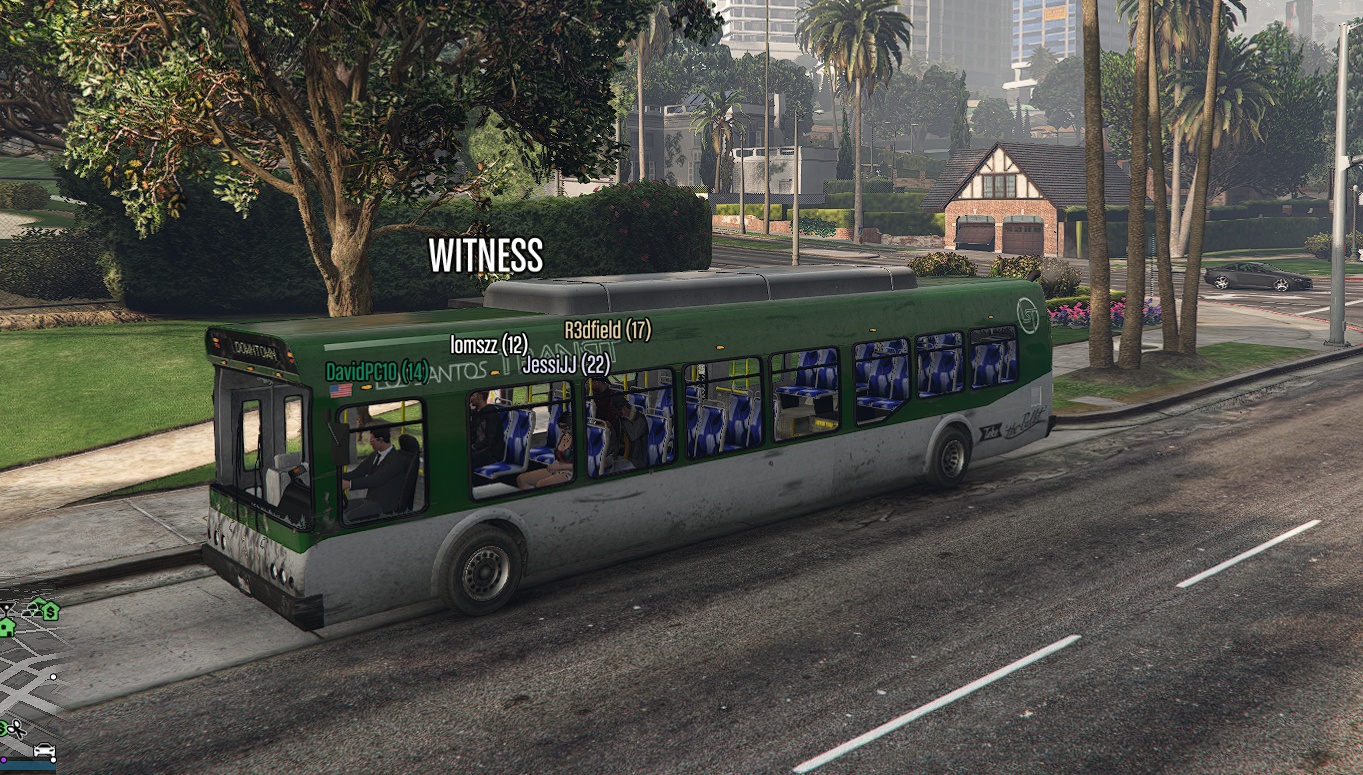Click player name JessiJJ (22)
The width and height of the screenshot is (1363, 775).
coord(567,365)
